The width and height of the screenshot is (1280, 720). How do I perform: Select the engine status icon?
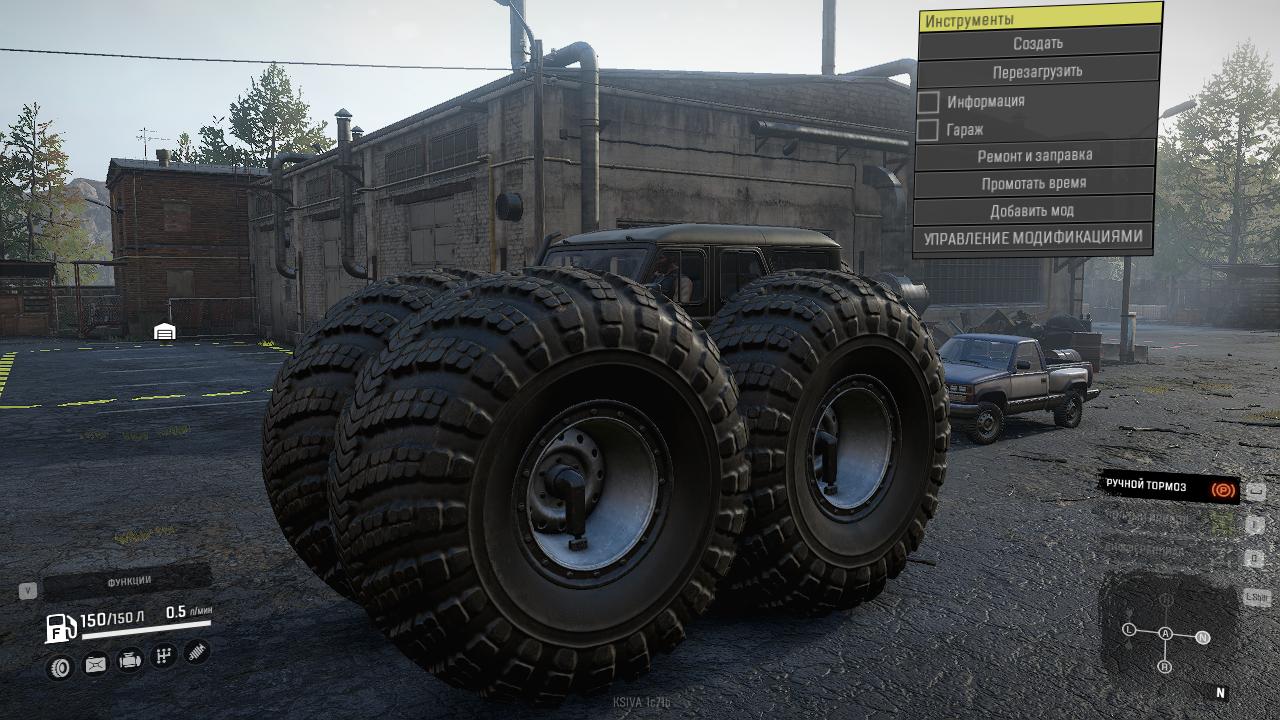point(129,661)
